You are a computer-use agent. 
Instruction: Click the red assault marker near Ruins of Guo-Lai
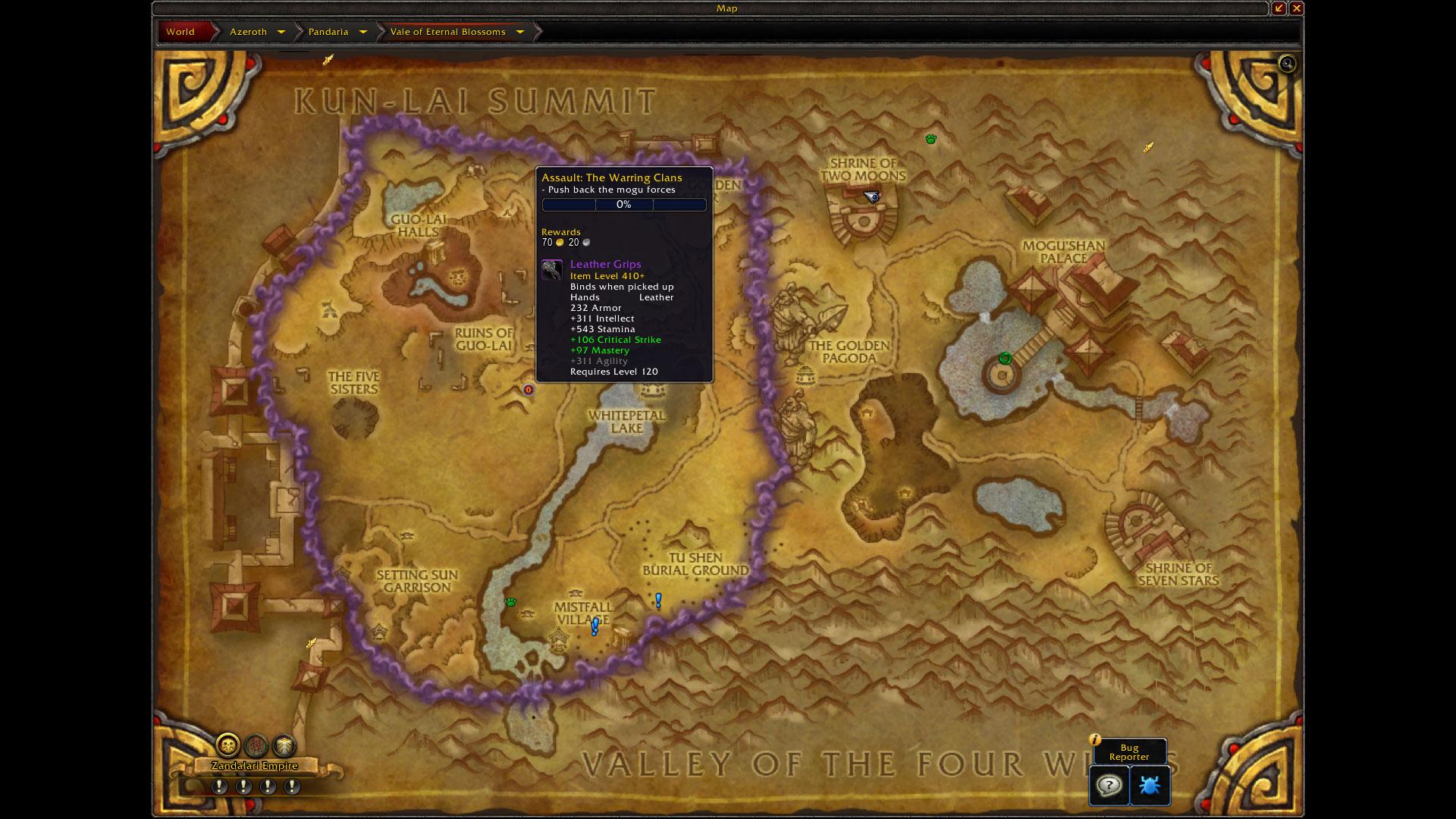(x=529, y=390)
